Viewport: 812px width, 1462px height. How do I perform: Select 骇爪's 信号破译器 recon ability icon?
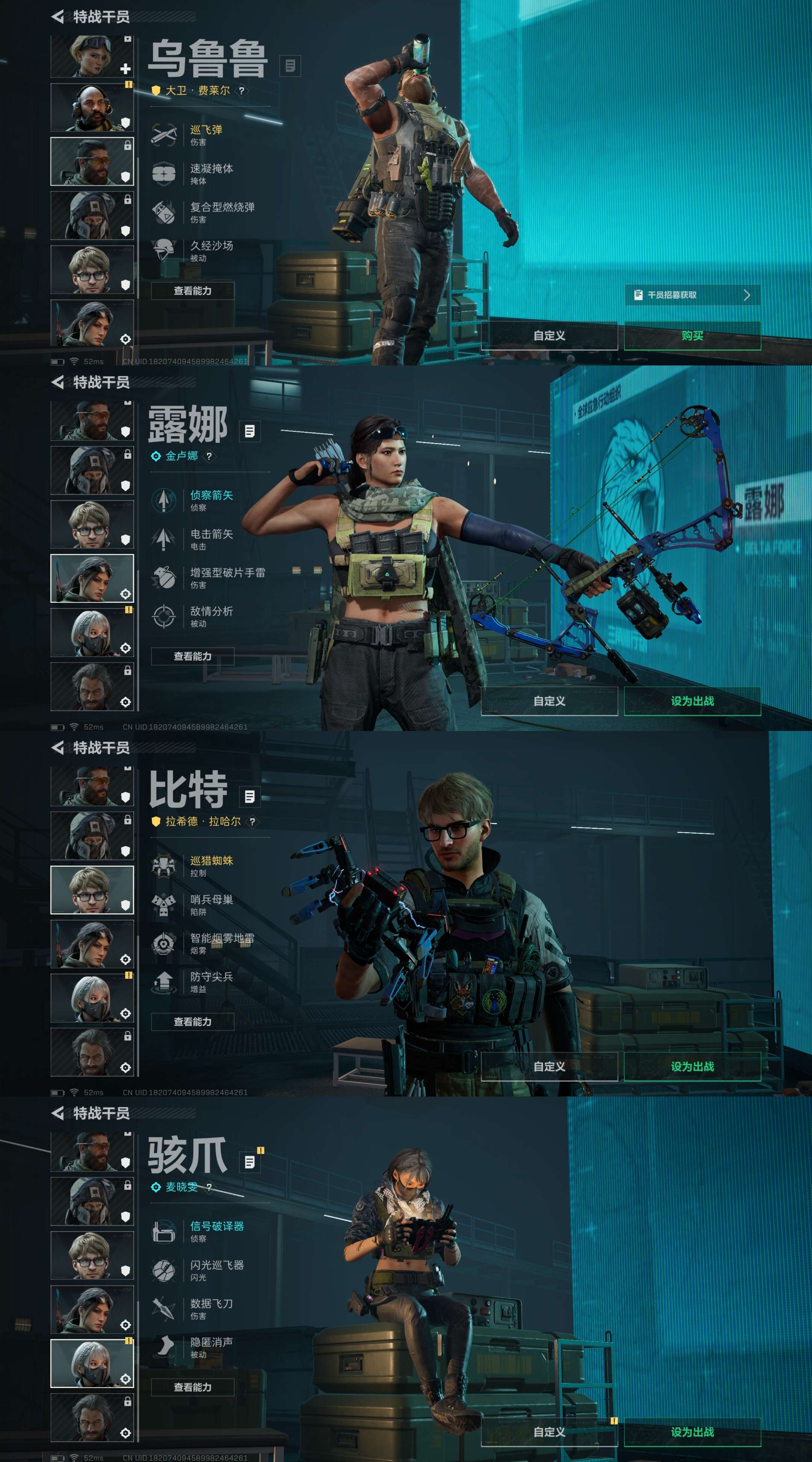coord(165,1231)
